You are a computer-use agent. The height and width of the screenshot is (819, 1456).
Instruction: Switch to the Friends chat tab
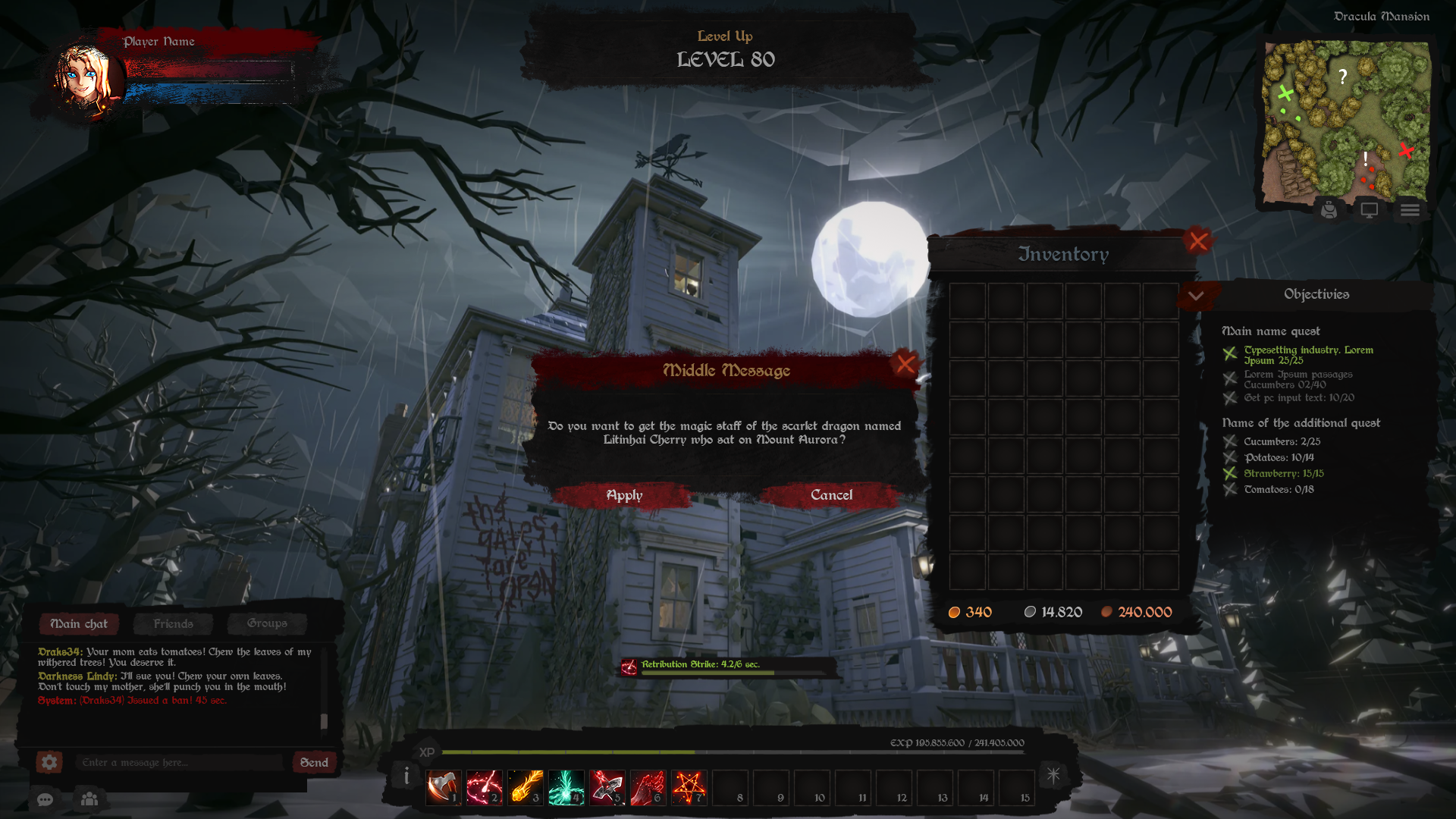[x=173, y=623]
